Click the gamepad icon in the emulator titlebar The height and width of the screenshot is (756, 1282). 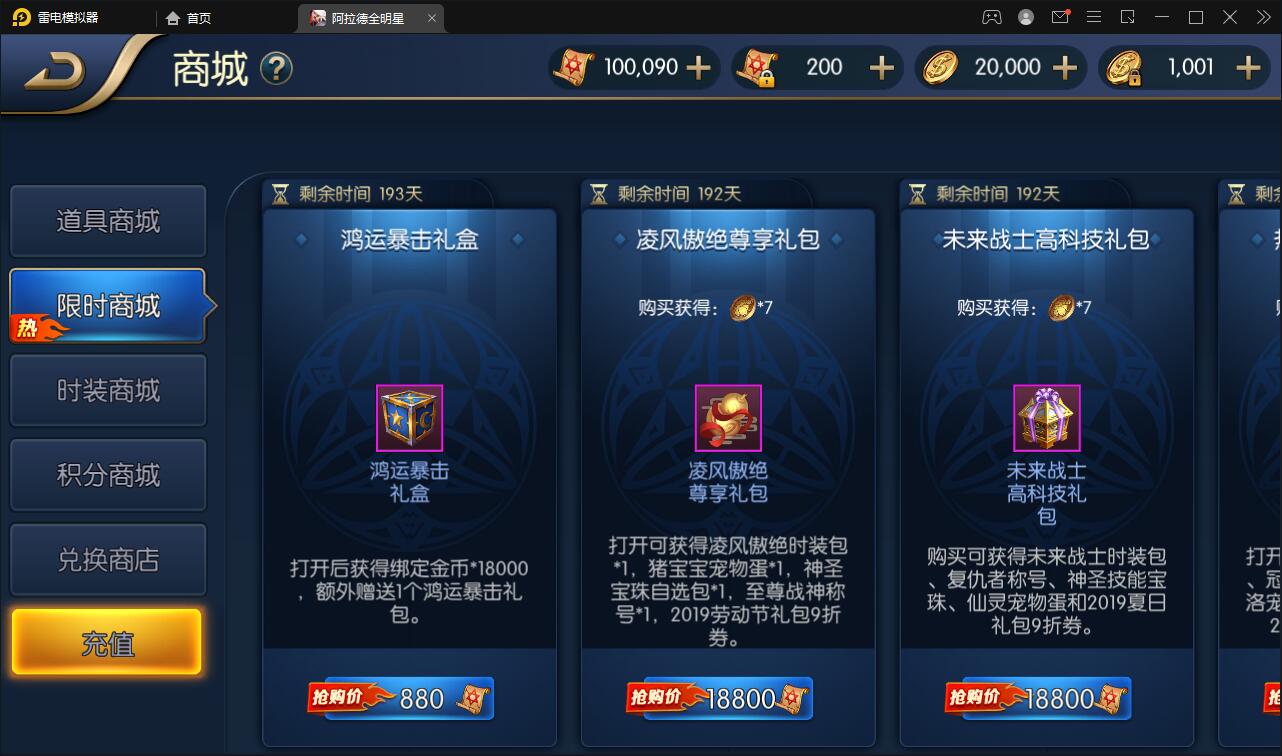[992, 17]
